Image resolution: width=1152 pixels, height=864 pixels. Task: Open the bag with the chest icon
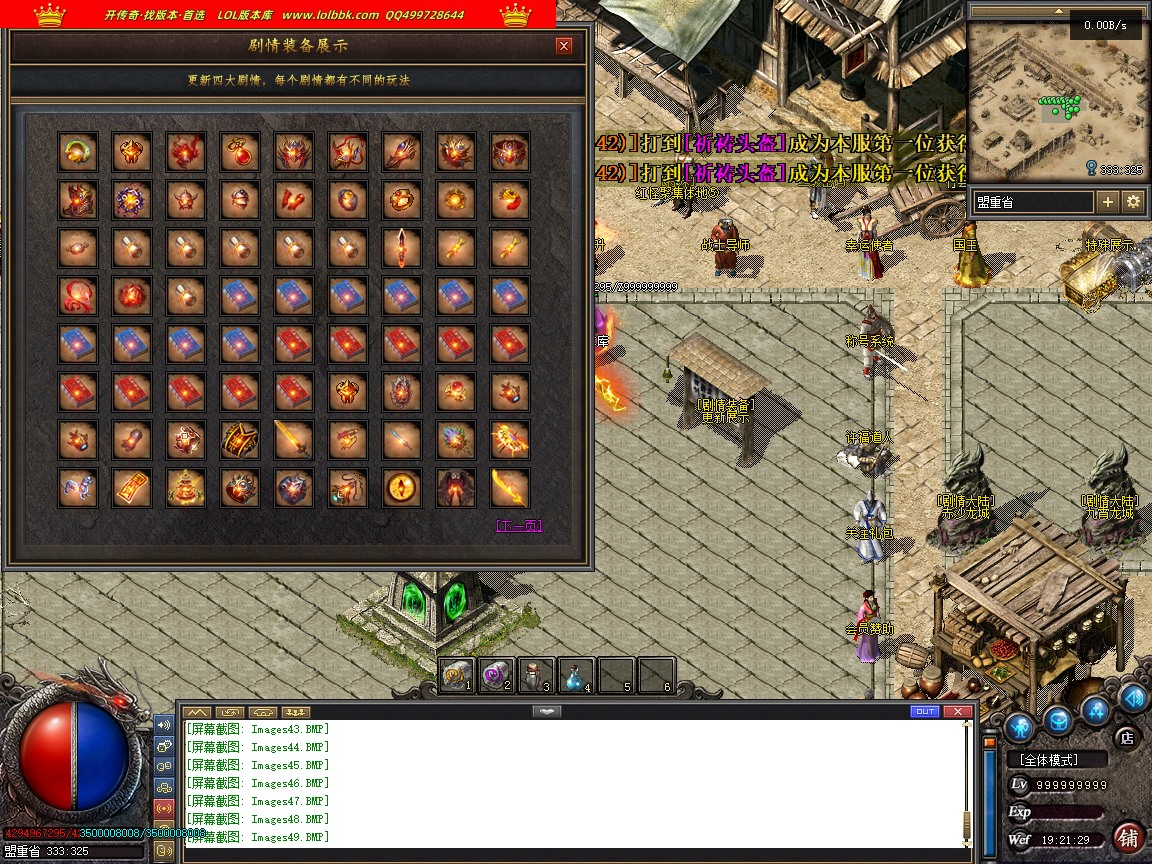click(1058, 720)
